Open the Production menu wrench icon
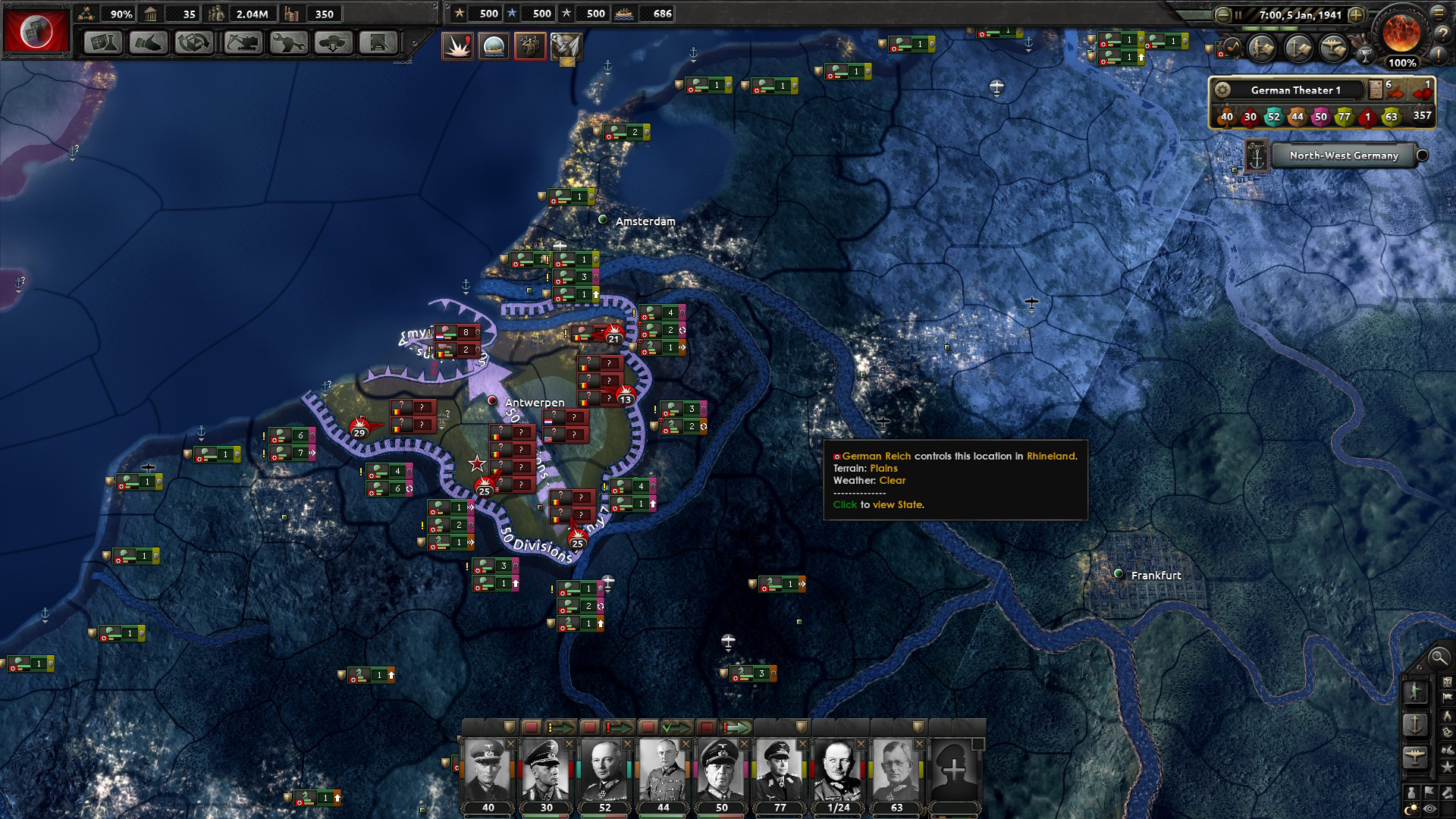This screenshot has width=1456, height=819. pyautogui.click(x=288, y=43)
